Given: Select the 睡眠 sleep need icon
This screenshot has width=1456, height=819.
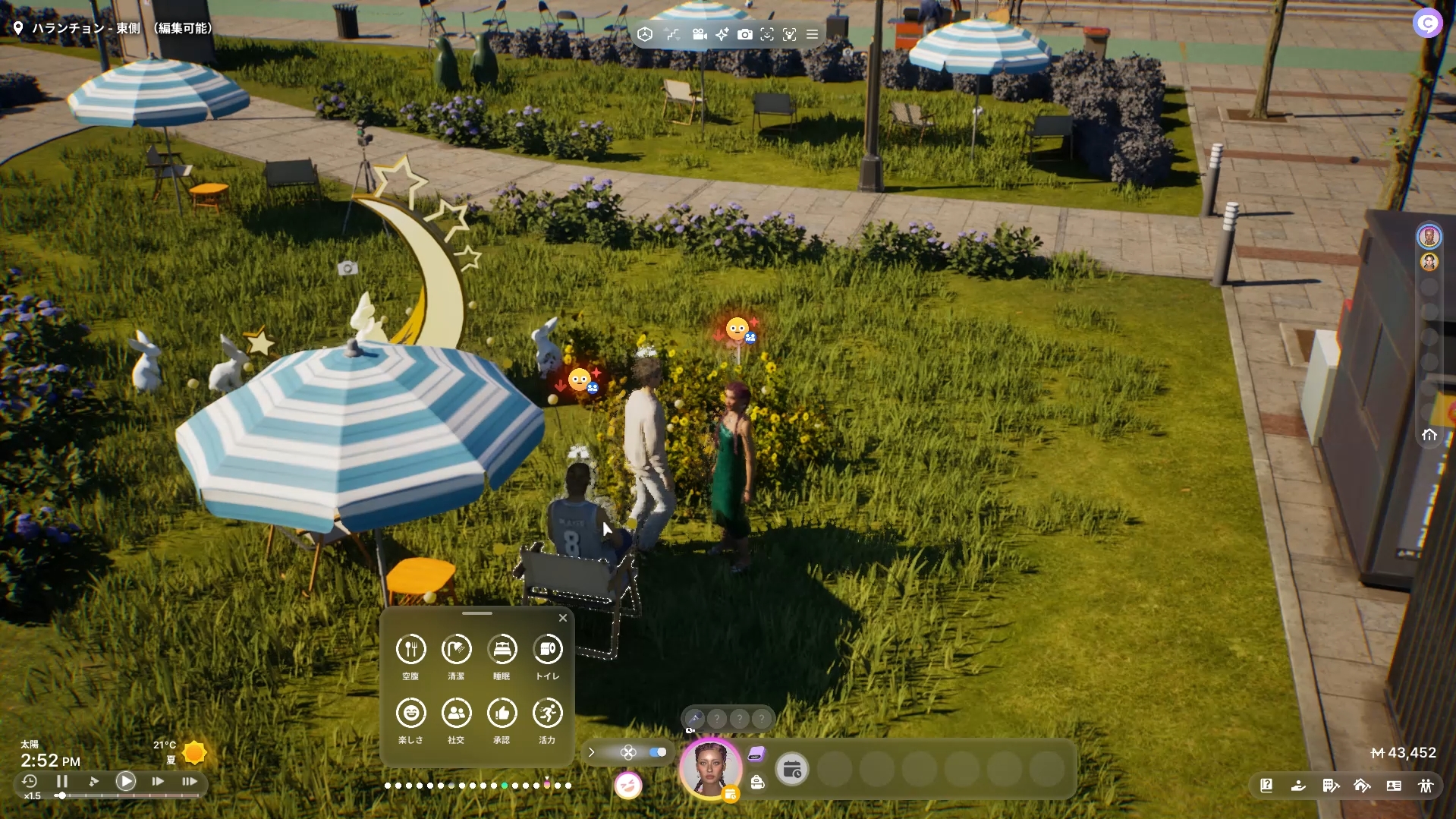Looking at the screenshot, I should [502, 649].
